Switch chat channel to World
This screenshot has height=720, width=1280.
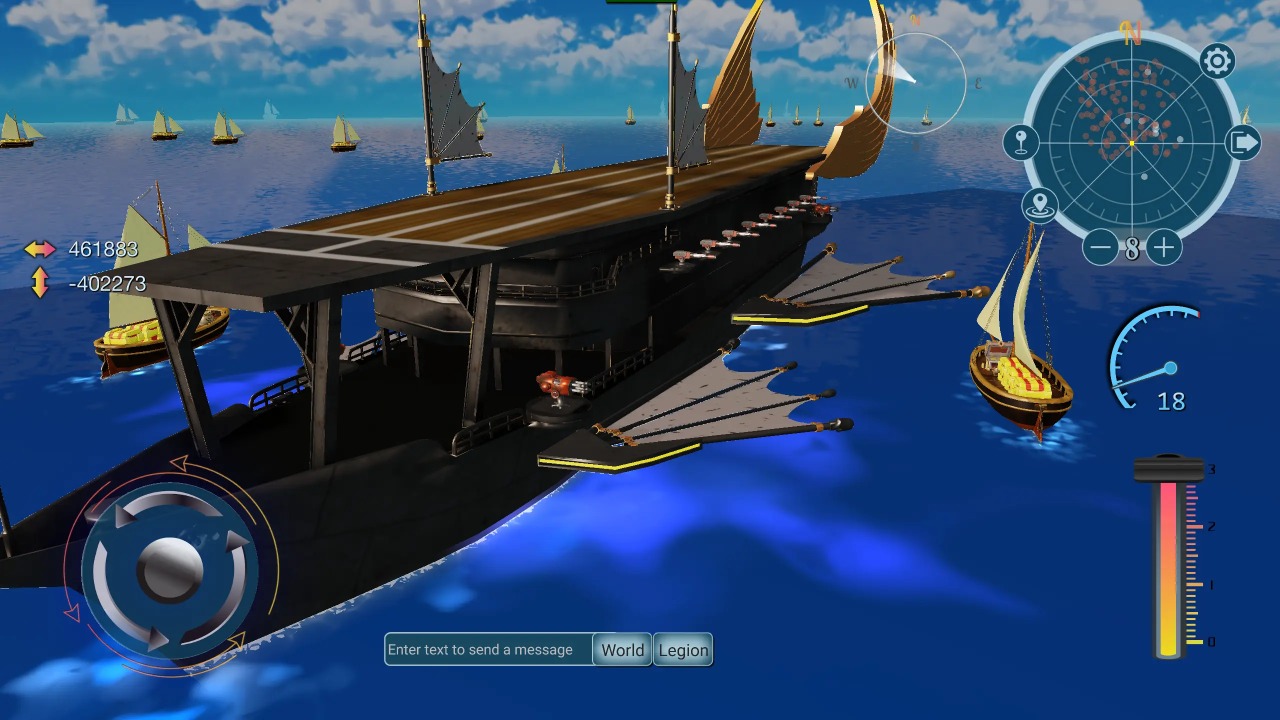tap(622, 650)
